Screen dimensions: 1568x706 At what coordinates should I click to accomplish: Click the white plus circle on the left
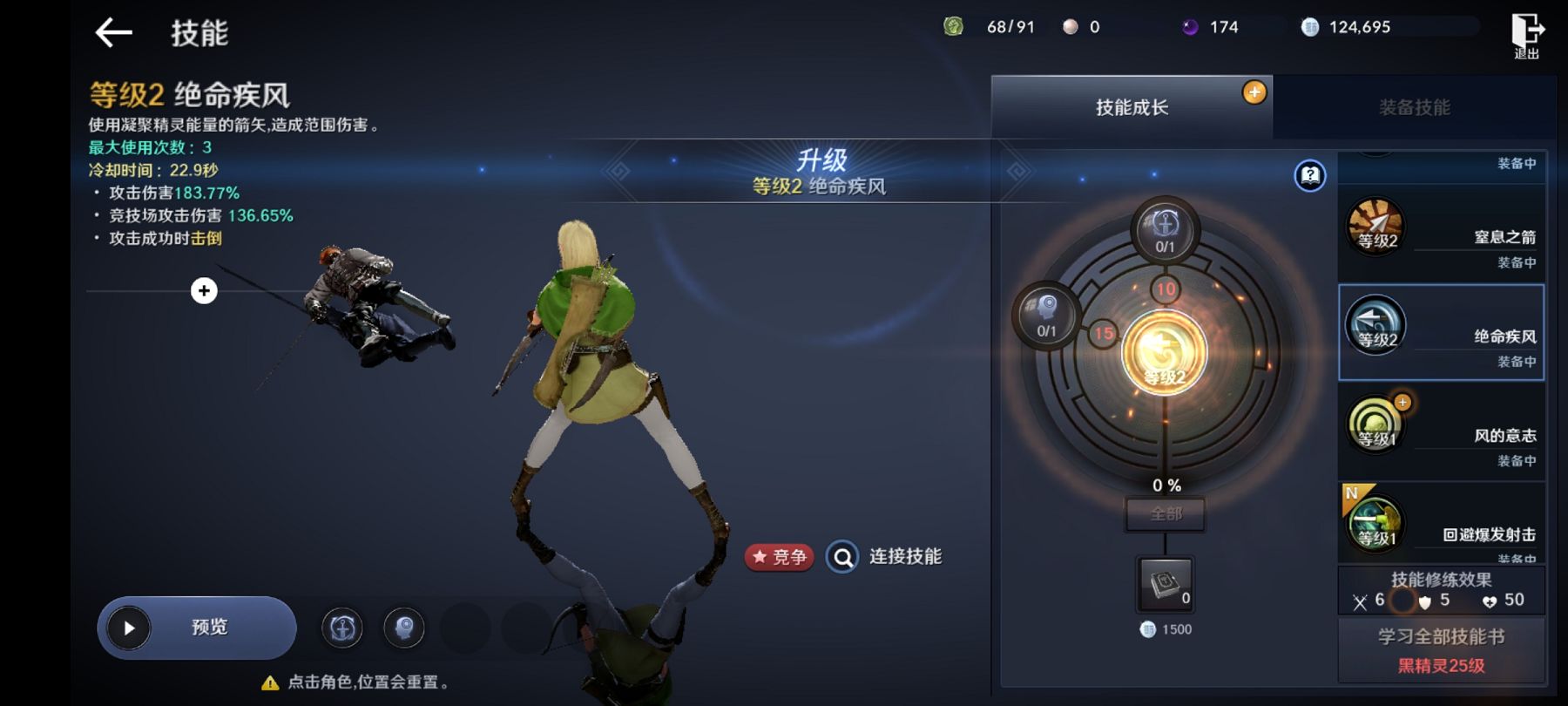point(204,291)
